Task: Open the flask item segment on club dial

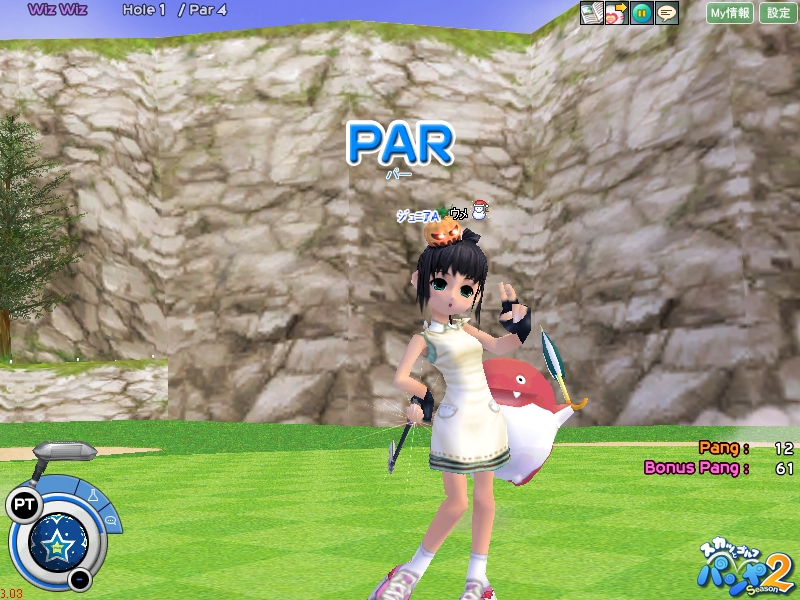Action: pyautogui.click(x=94, y=494)
